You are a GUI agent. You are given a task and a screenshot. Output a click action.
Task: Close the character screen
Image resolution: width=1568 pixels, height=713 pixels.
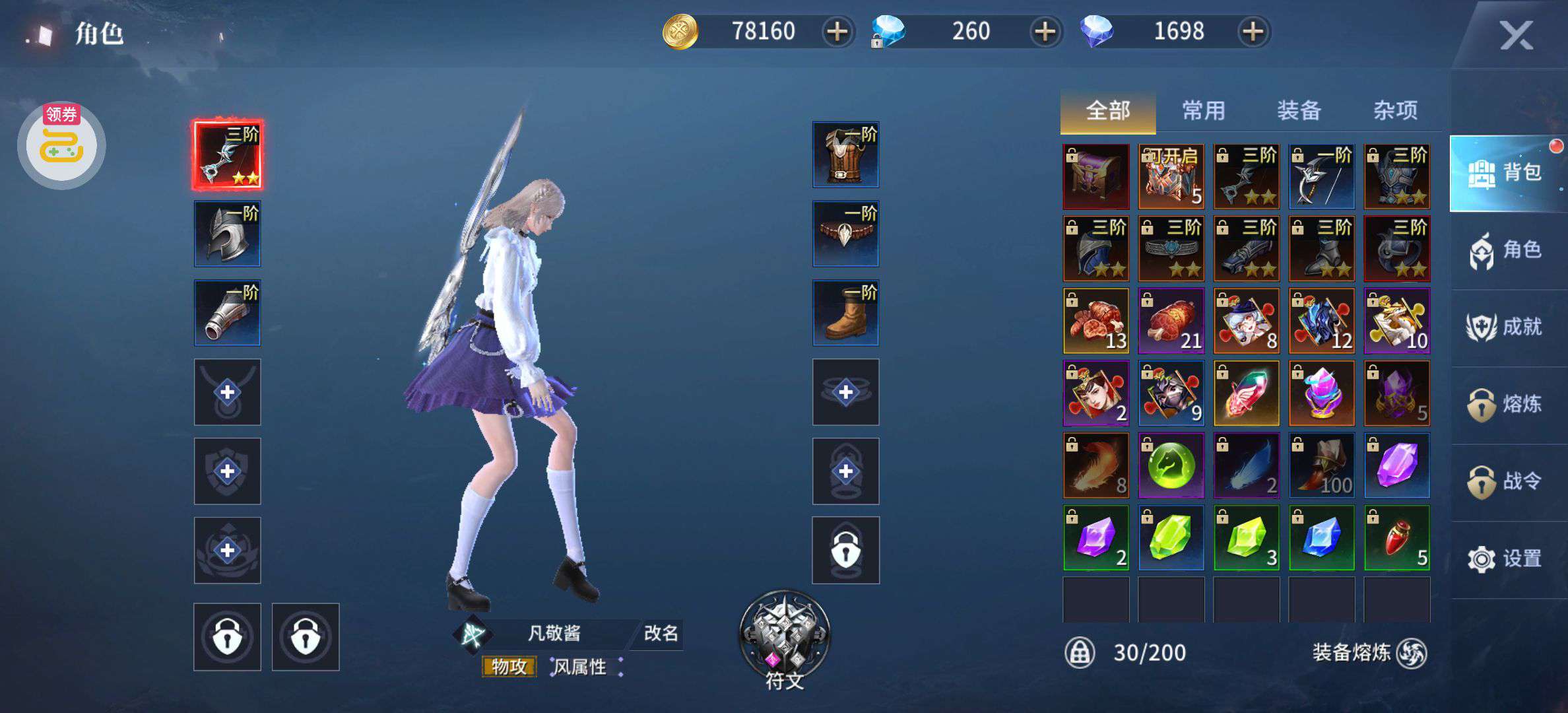pos(1516,35)
